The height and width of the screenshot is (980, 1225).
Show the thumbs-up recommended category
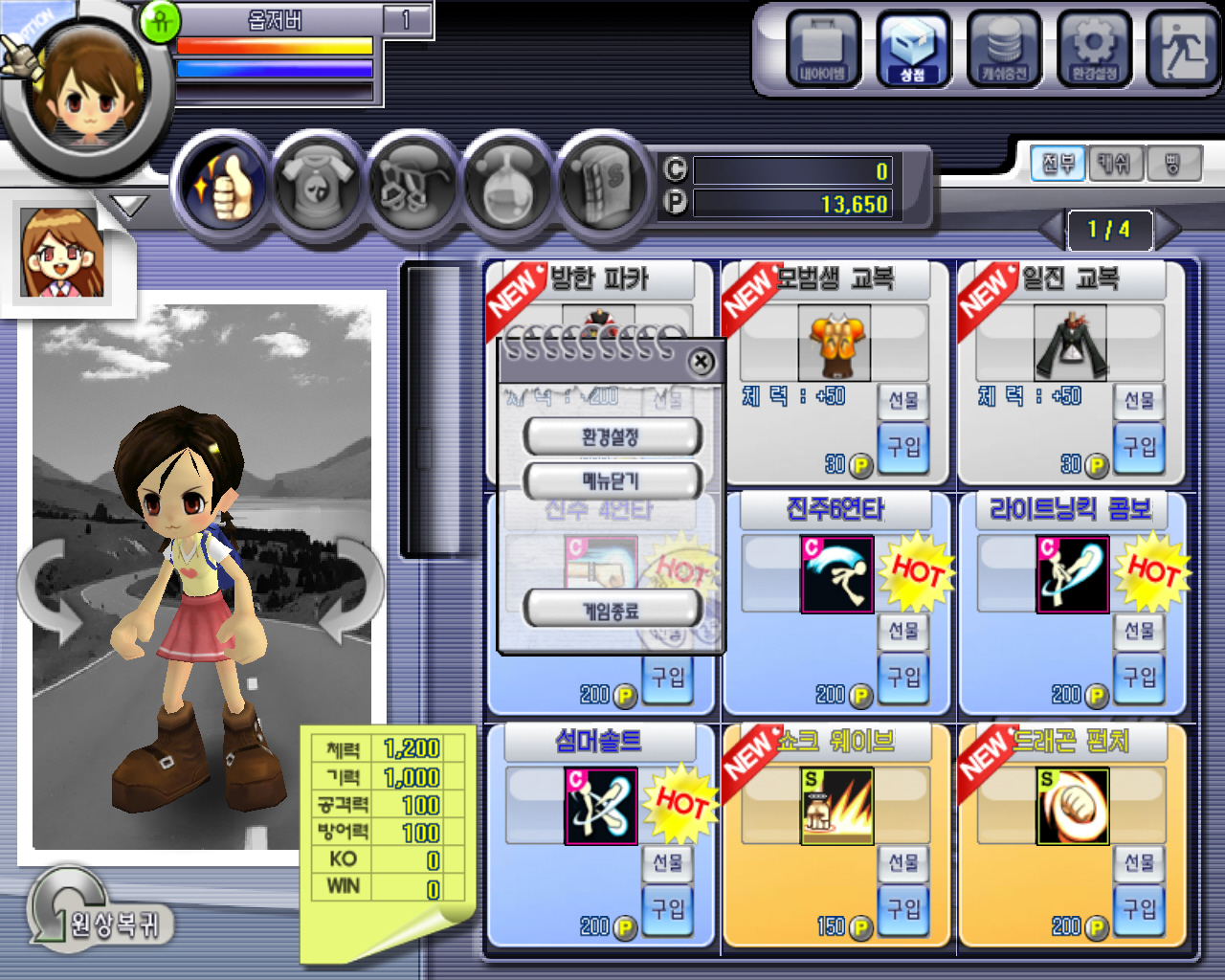[x=222, y=182]
